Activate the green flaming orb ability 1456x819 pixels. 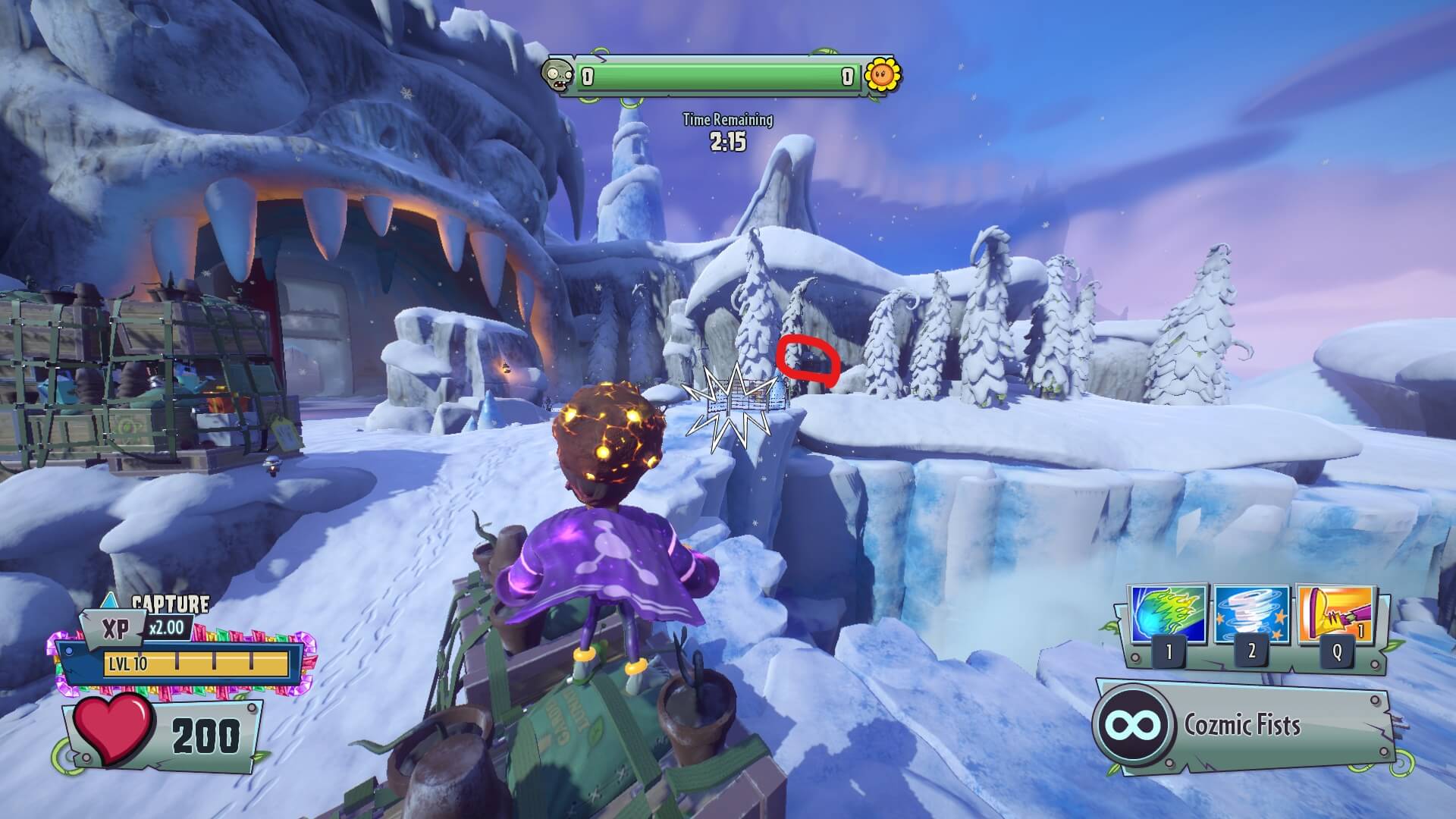tap(1167, 614)
